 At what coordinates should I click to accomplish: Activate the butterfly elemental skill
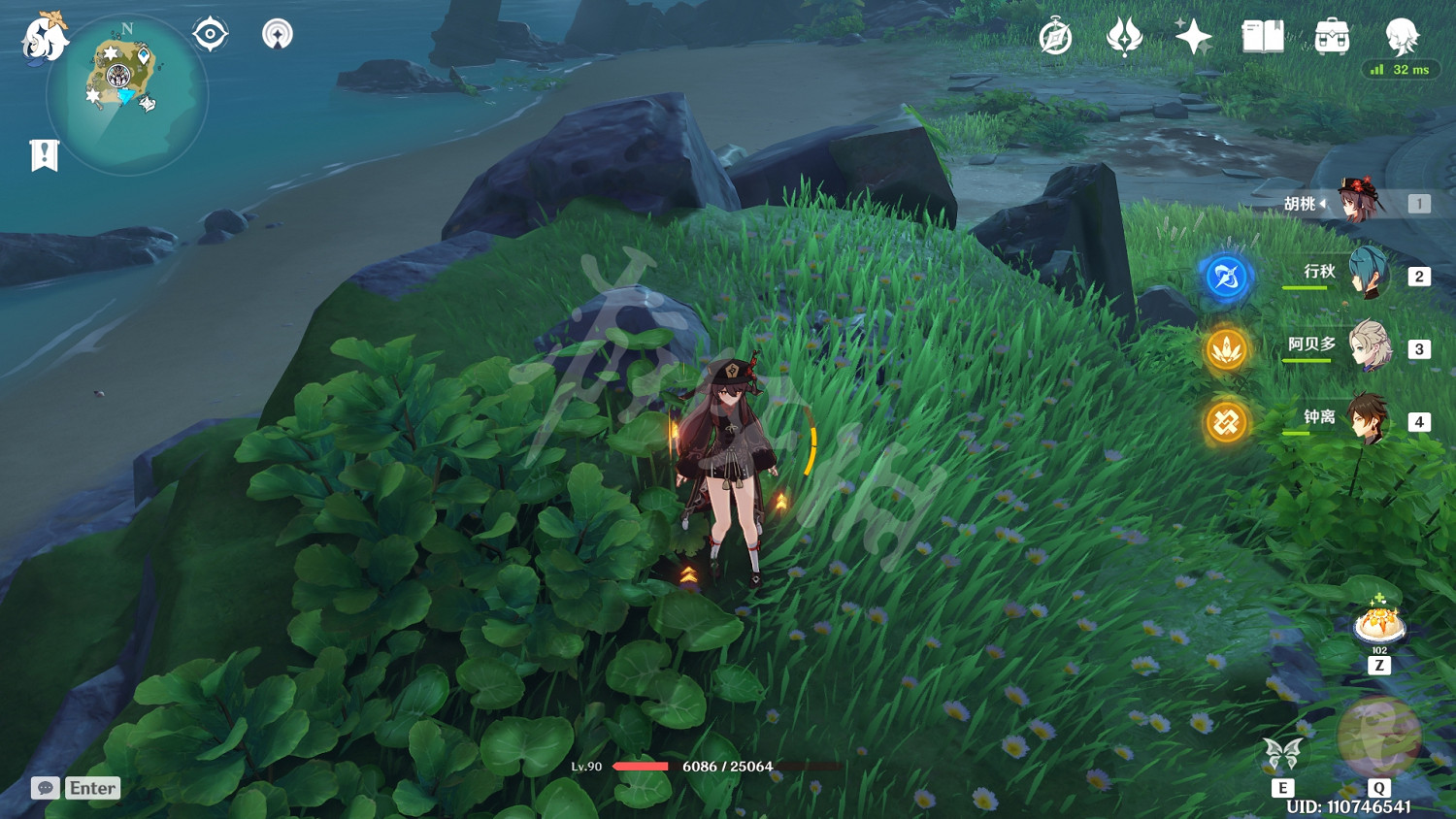1282,753
